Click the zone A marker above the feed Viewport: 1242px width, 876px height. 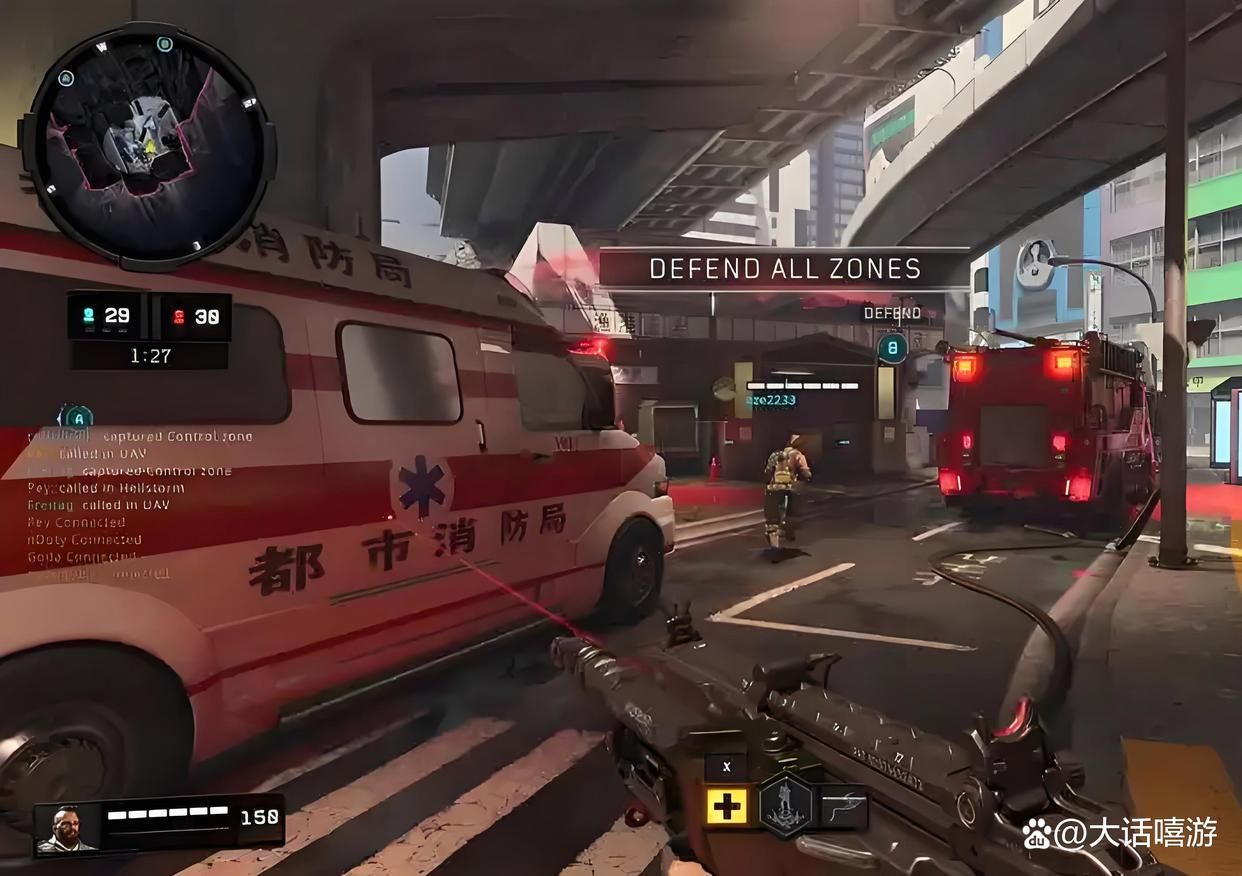(76, 418)
